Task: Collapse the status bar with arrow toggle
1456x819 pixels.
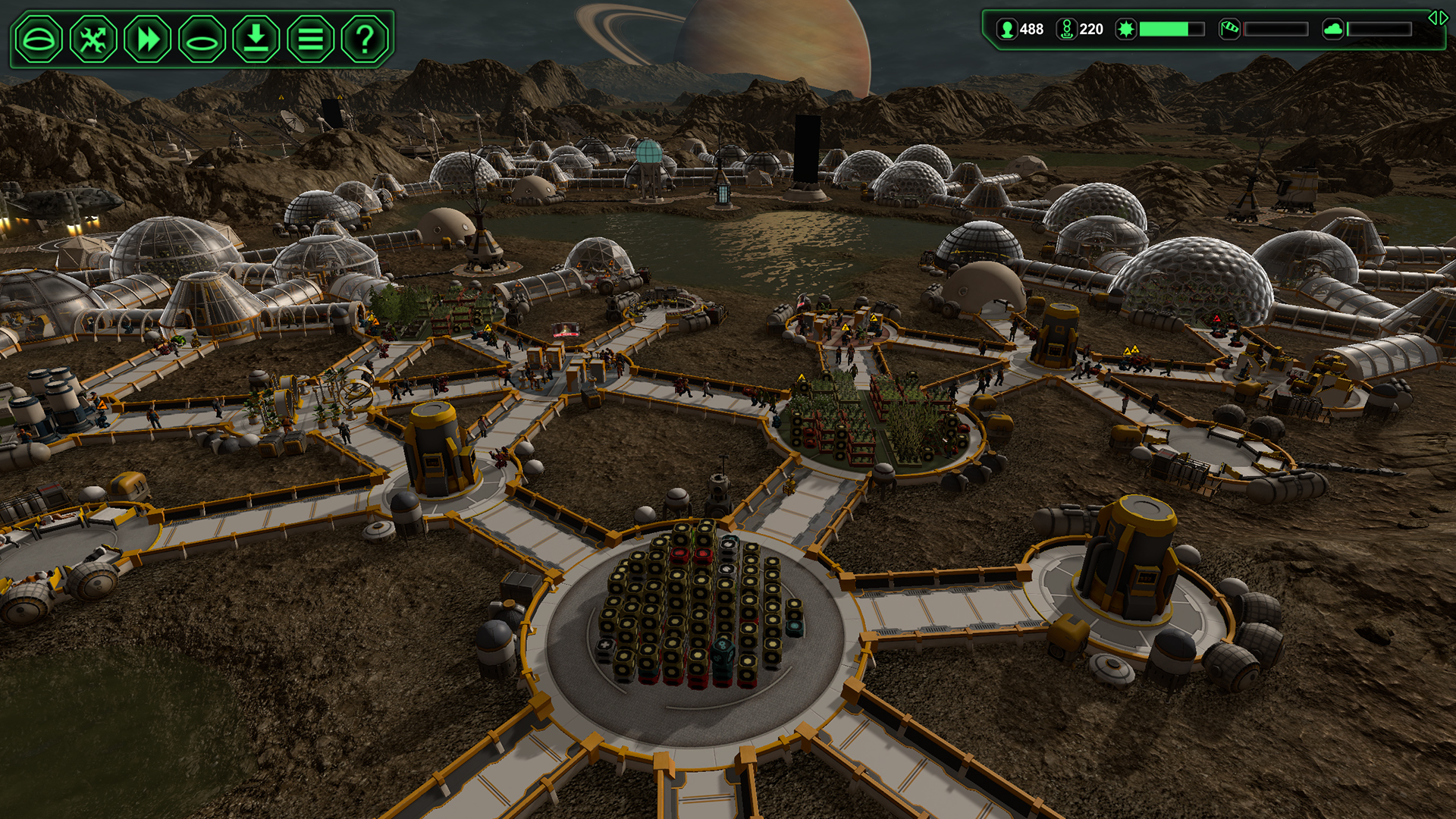Action: click(1437, 19)
